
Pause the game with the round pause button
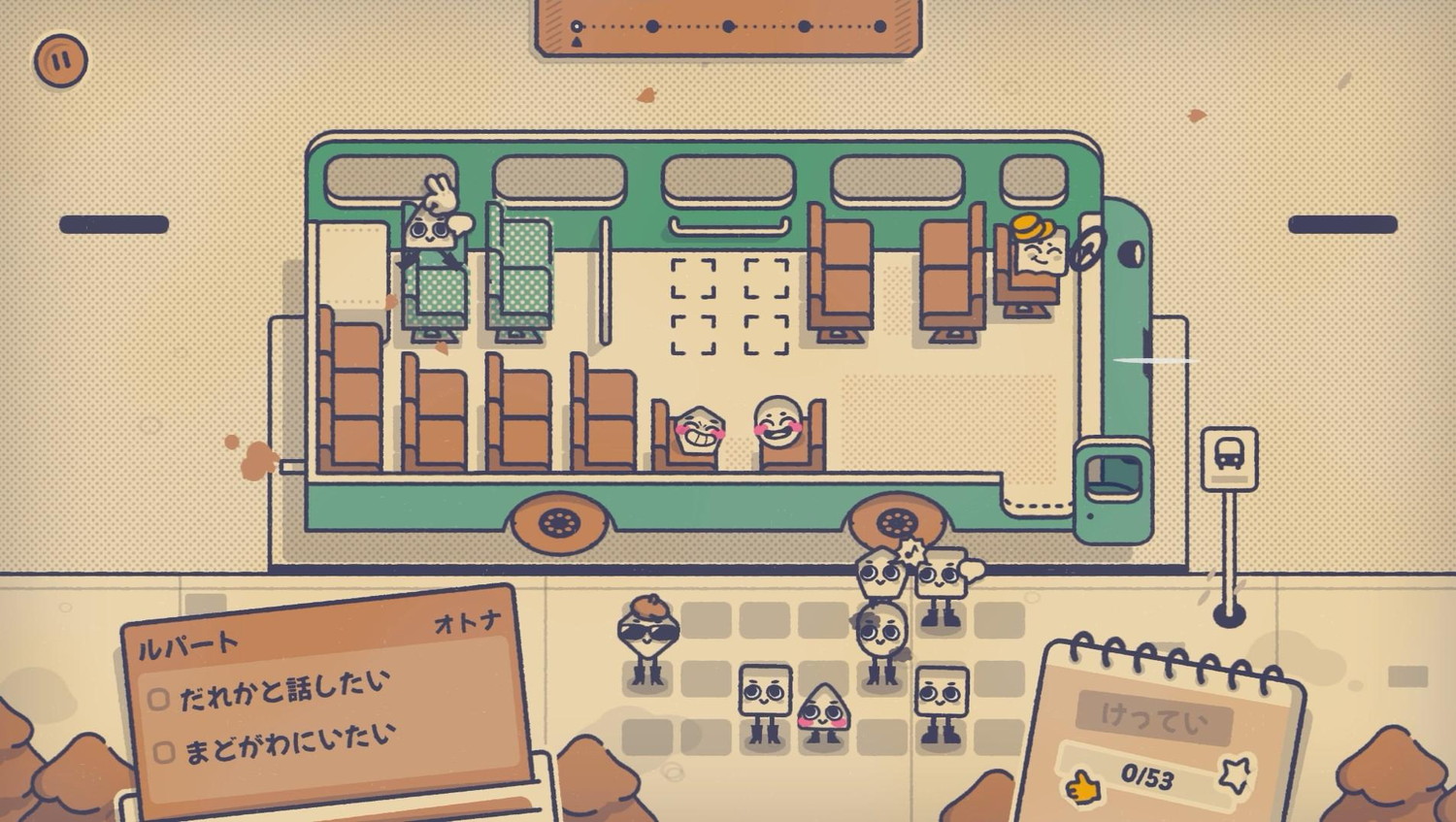click(x=60, y=60)
